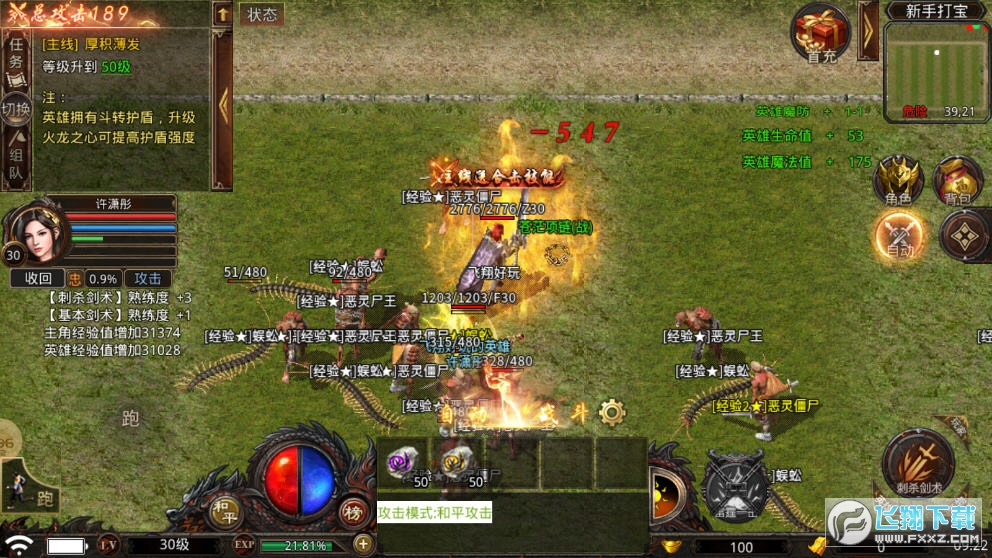This screenshot has width=992, height=558.
Task: Open the 状态 status panel
Action: point(262,14)
